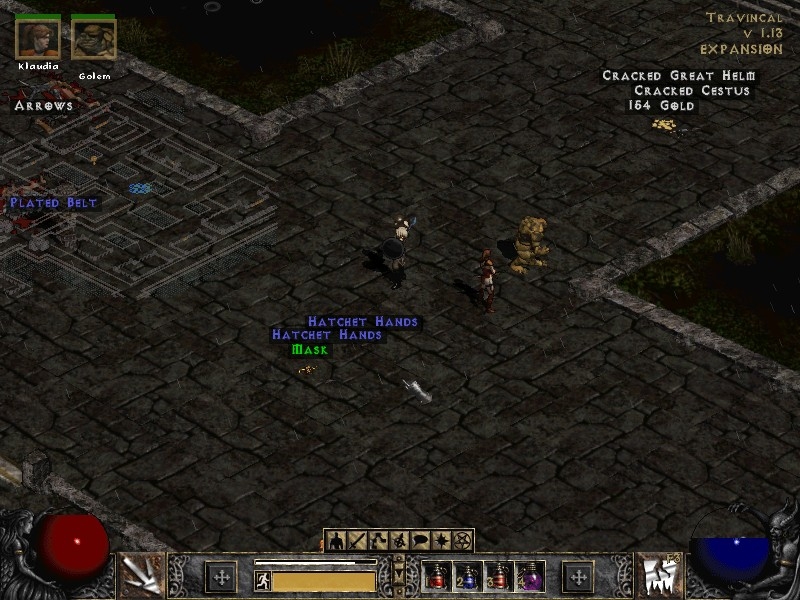Use the red healing potion in belt slot 1

click(437, 577)
